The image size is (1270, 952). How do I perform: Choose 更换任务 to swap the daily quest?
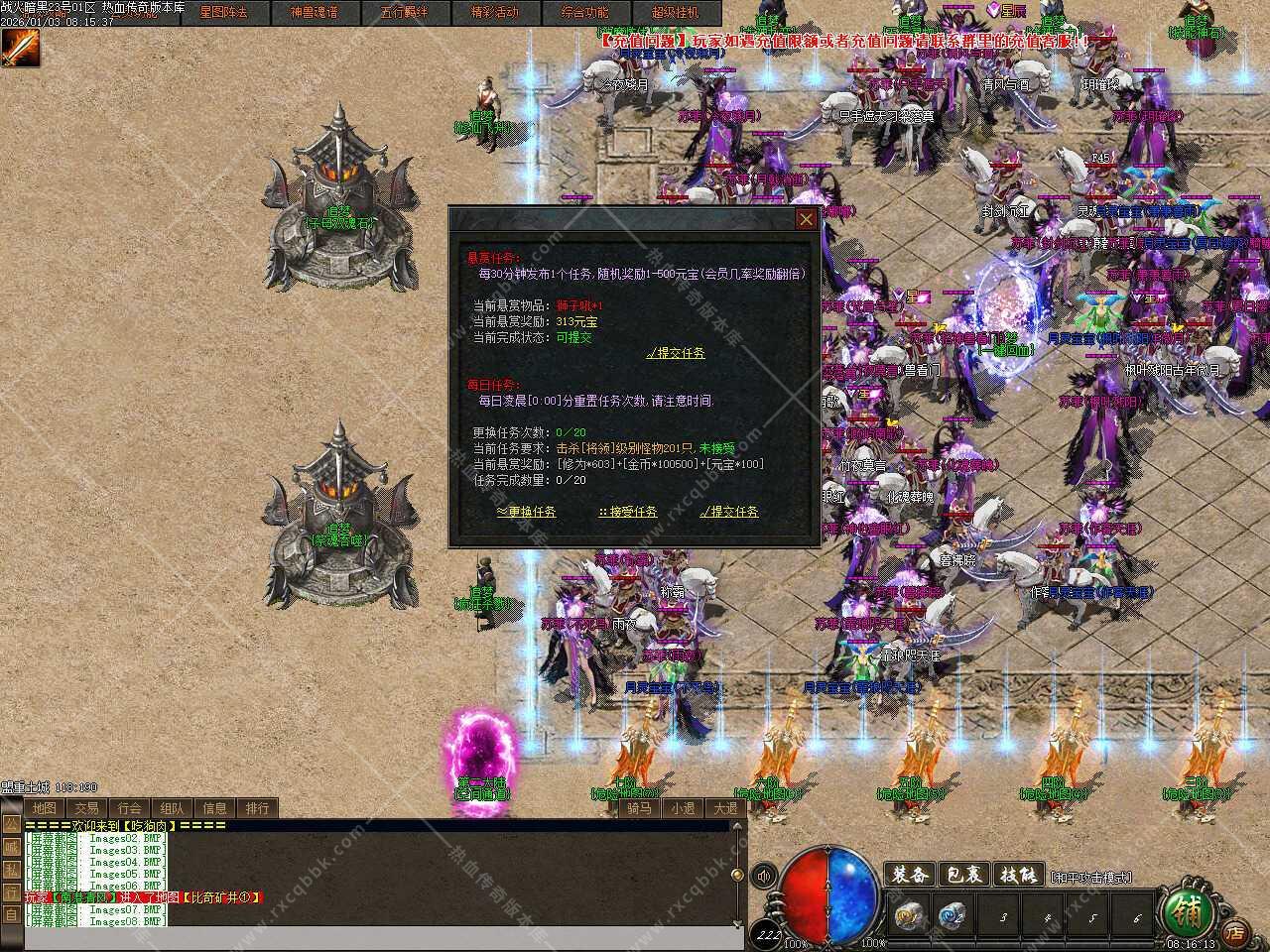527,512
